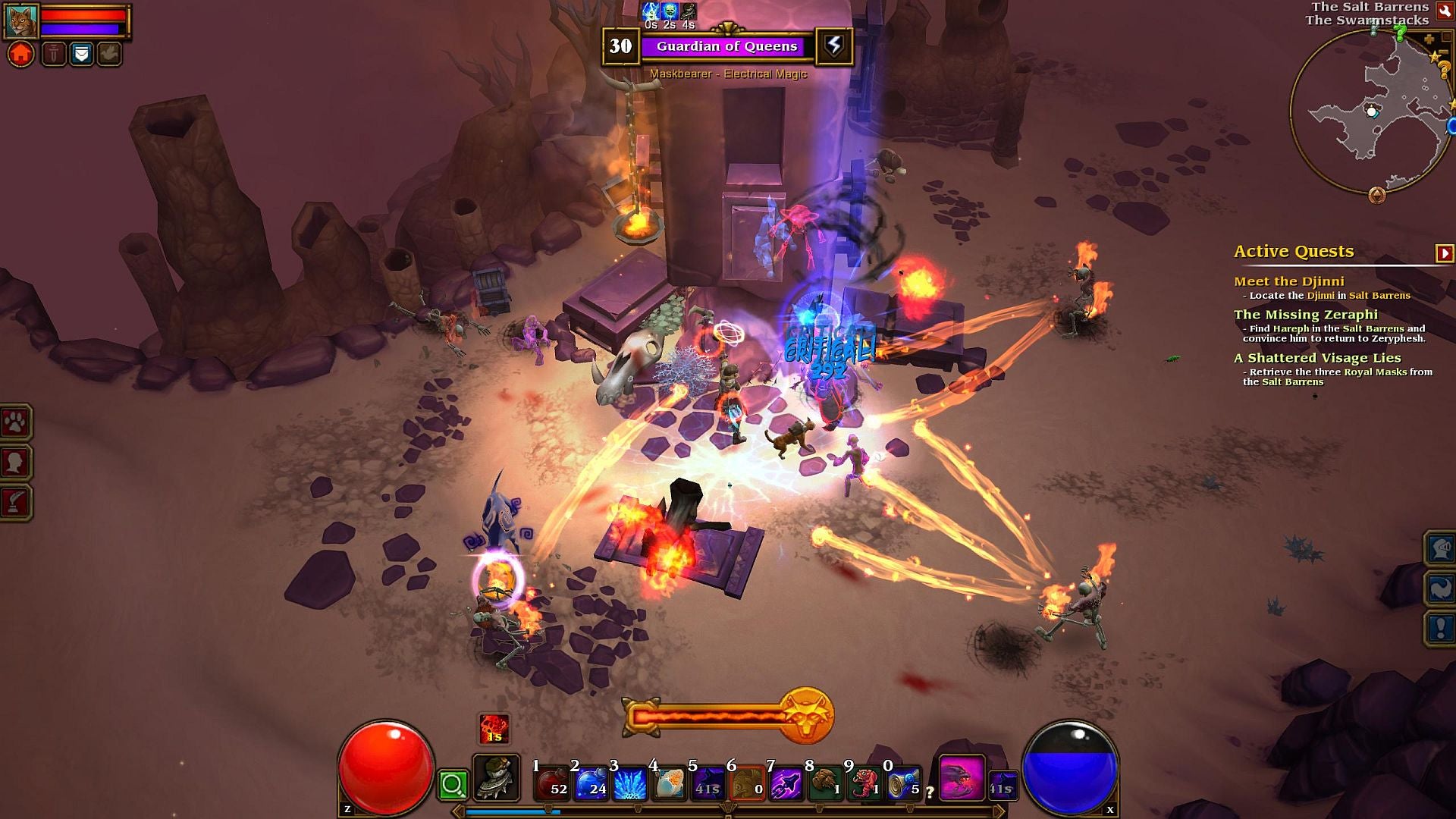Open the home menu icon below the health bar
The height and width of the screenshot is (819, 1456).
pyautogui.click(x=20, y=53)
